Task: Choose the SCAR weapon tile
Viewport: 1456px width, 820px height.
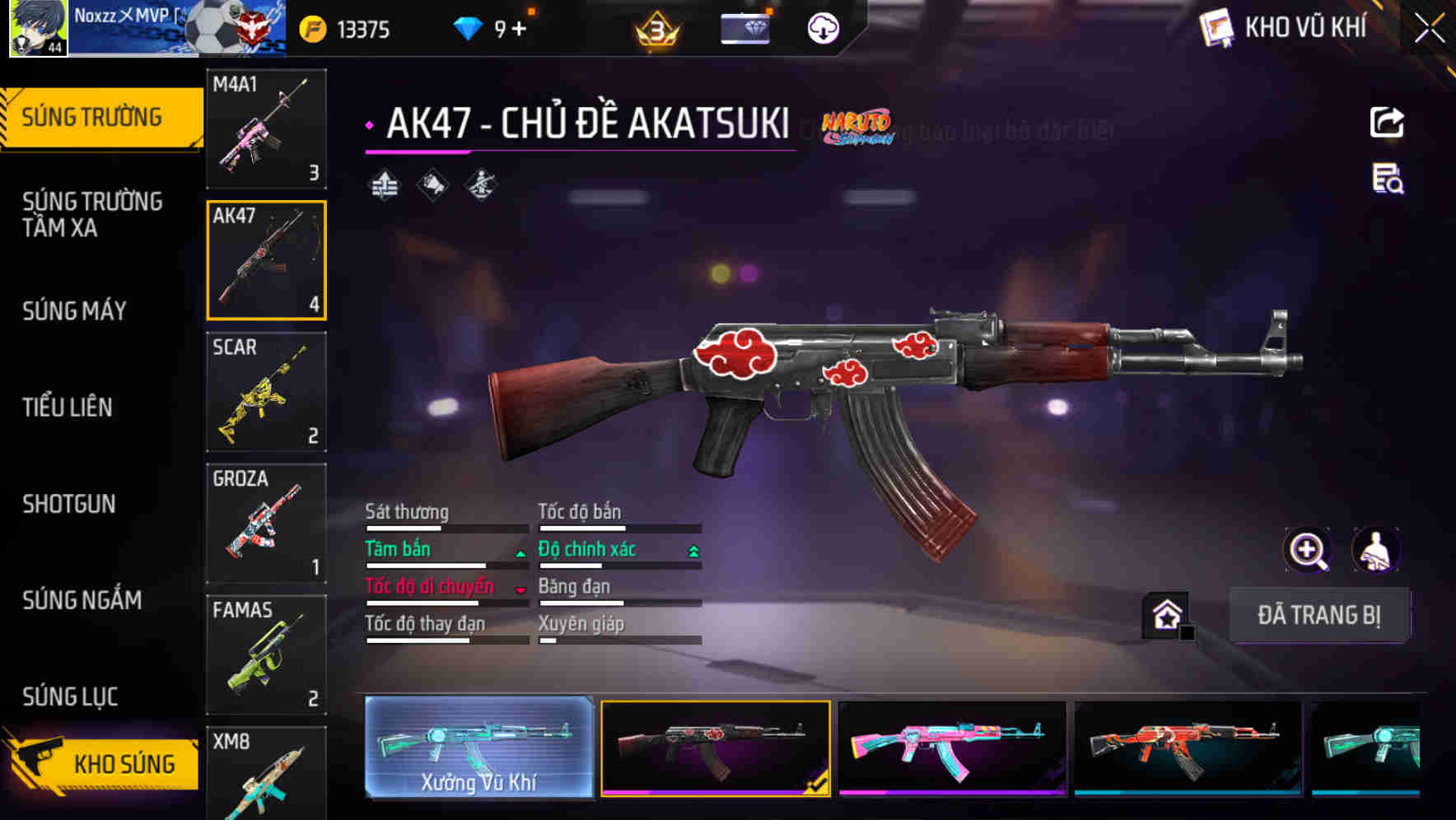Action: tap(266, 392)
